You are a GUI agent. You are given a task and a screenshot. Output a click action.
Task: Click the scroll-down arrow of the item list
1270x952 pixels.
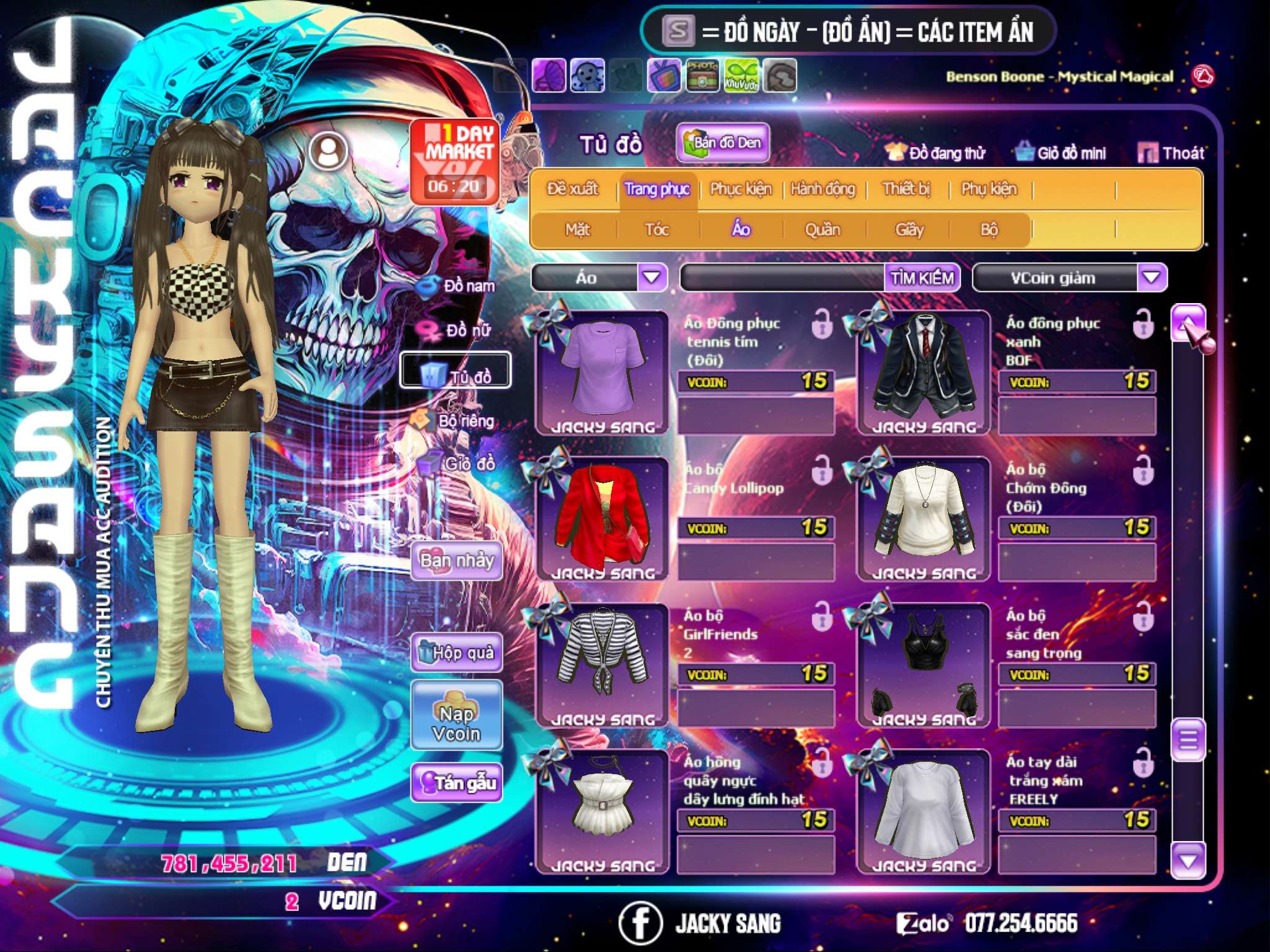[1188, 861]
